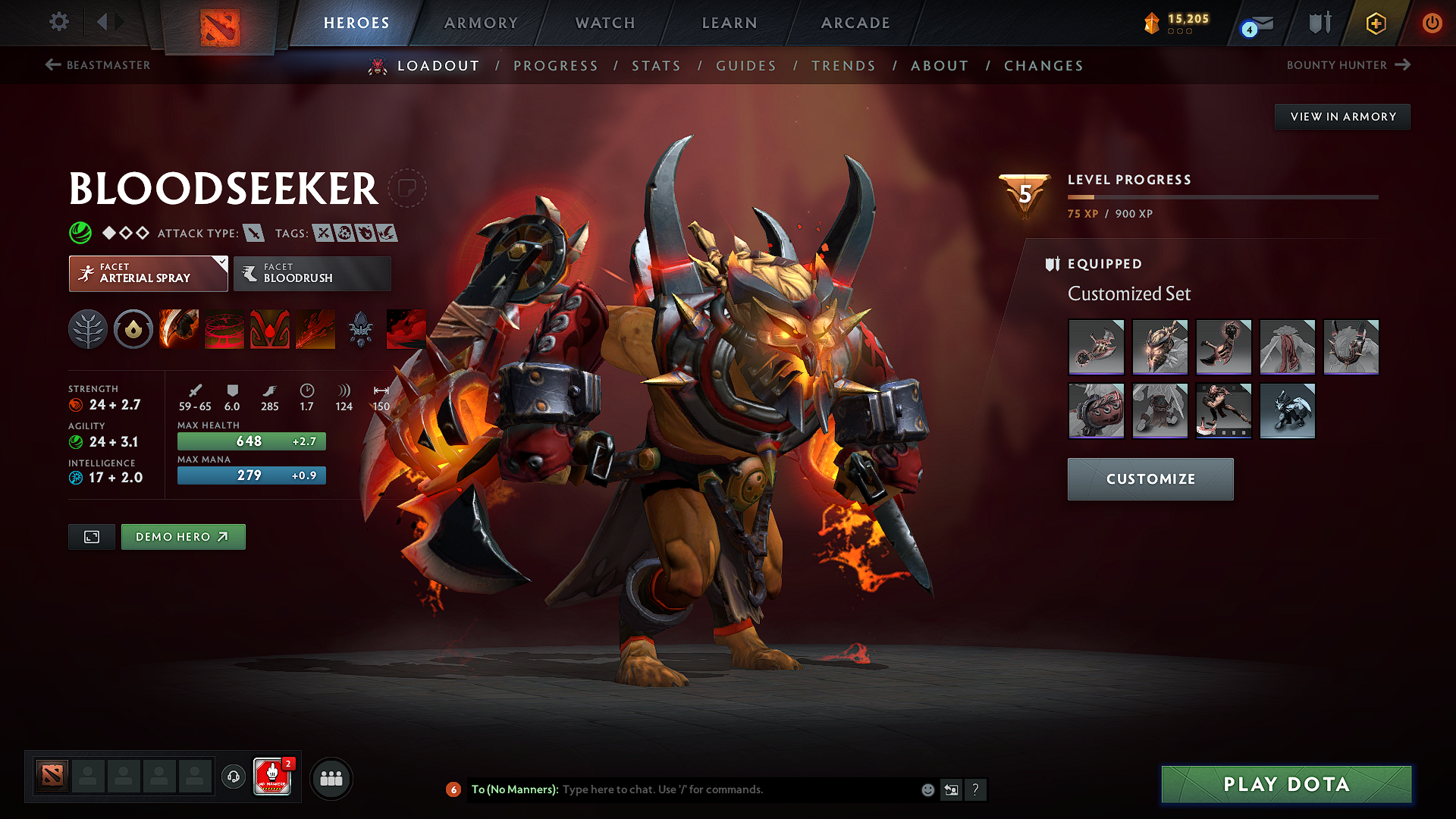Open the Dota Plus hexagon icon
Viewport: 1456px width, 819px height.
(1375, 23)
